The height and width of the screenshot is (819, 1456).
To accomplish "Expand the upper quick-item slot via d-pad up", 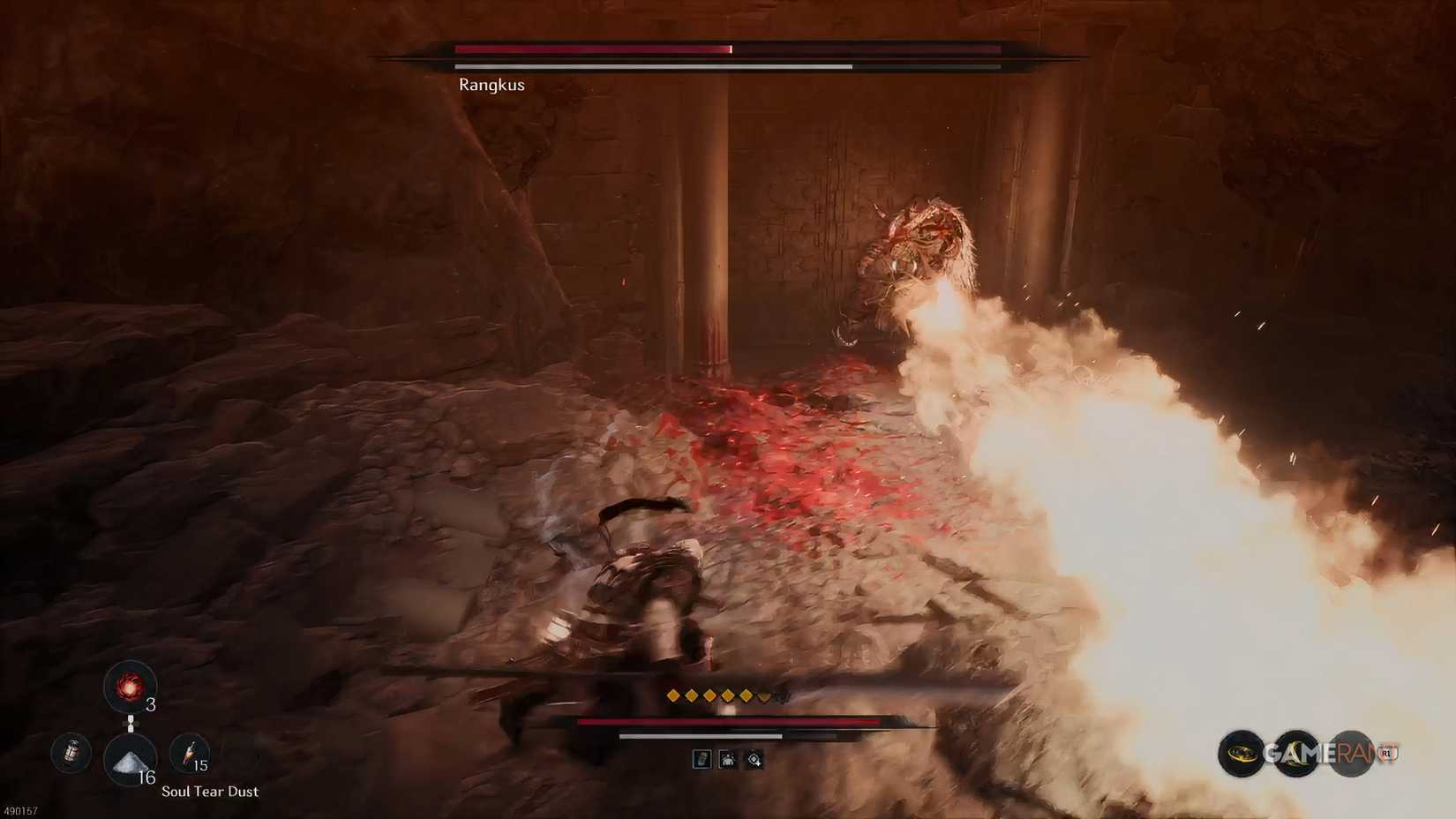I will [x=131, y=717].
